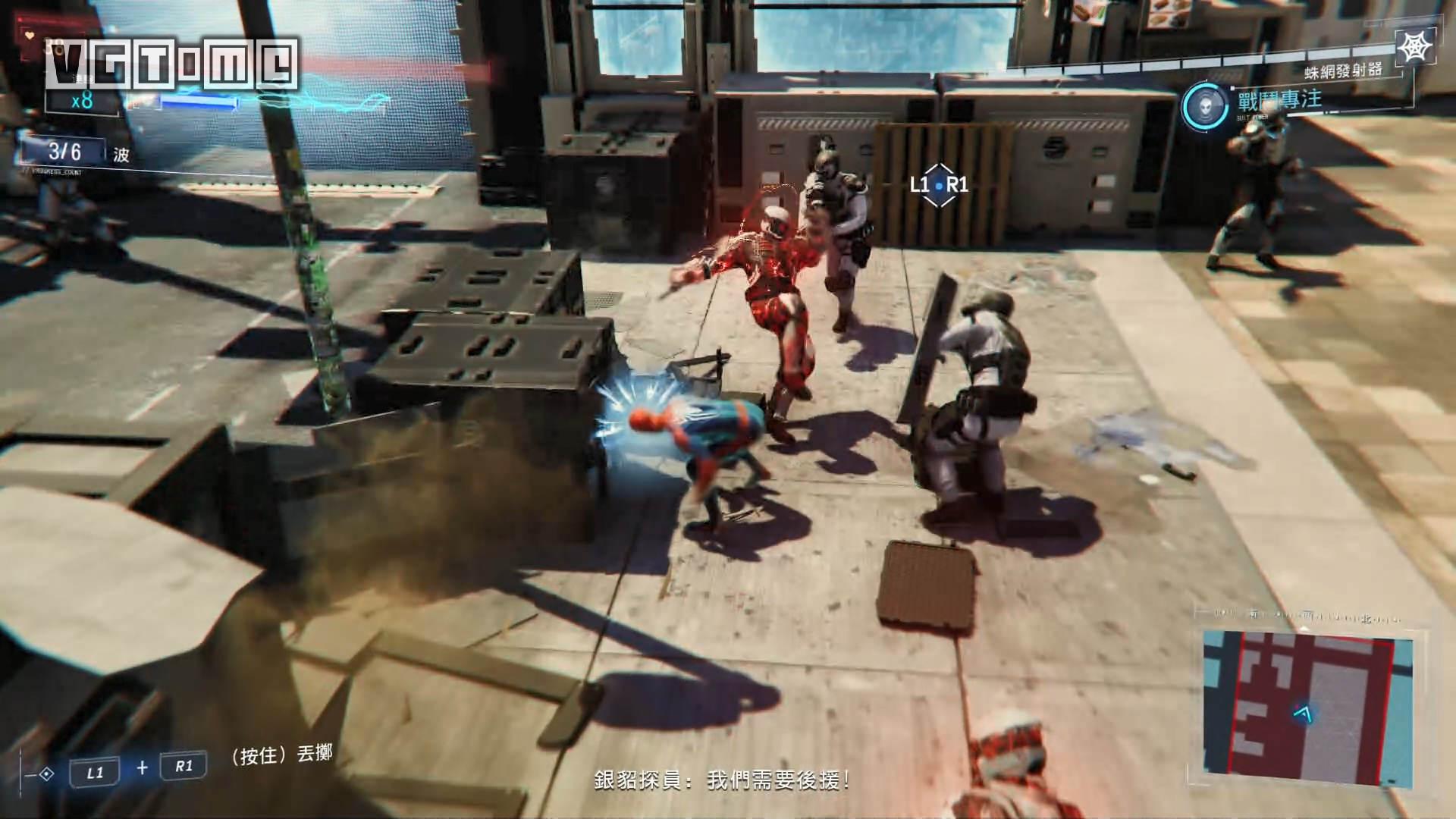1456x819 pixels.
Task: Activate the Battle Focus suit power icon
Action: click(x=1204, y=104)
